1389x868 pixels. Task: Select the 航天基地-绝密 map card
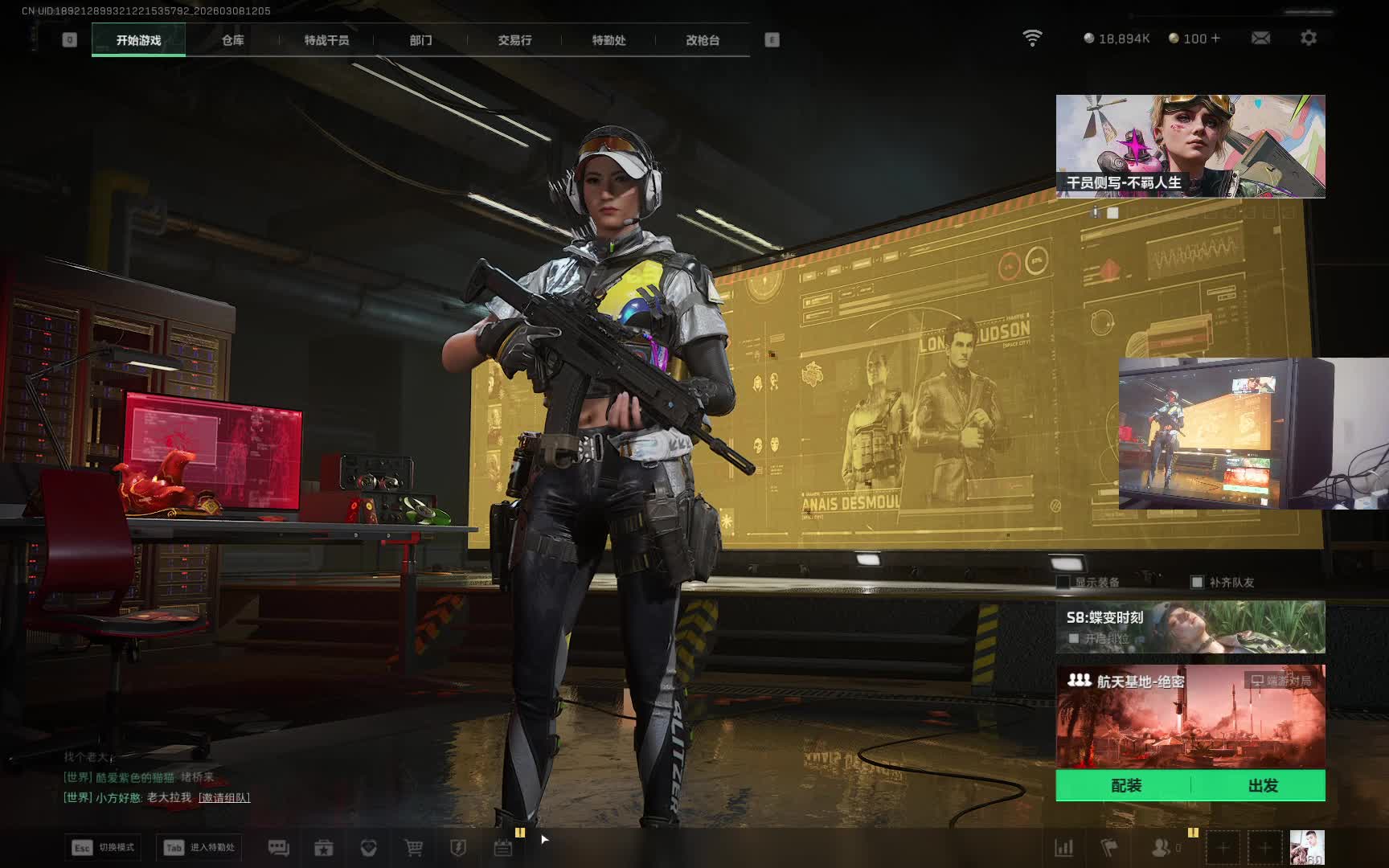1190,715
